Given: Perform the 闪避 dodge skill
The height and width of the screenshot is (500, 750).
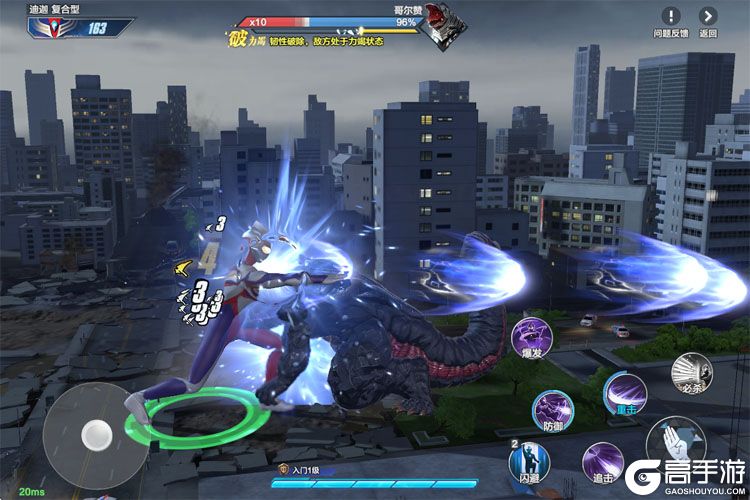Looking at the screenshot, I should point(528,461).
